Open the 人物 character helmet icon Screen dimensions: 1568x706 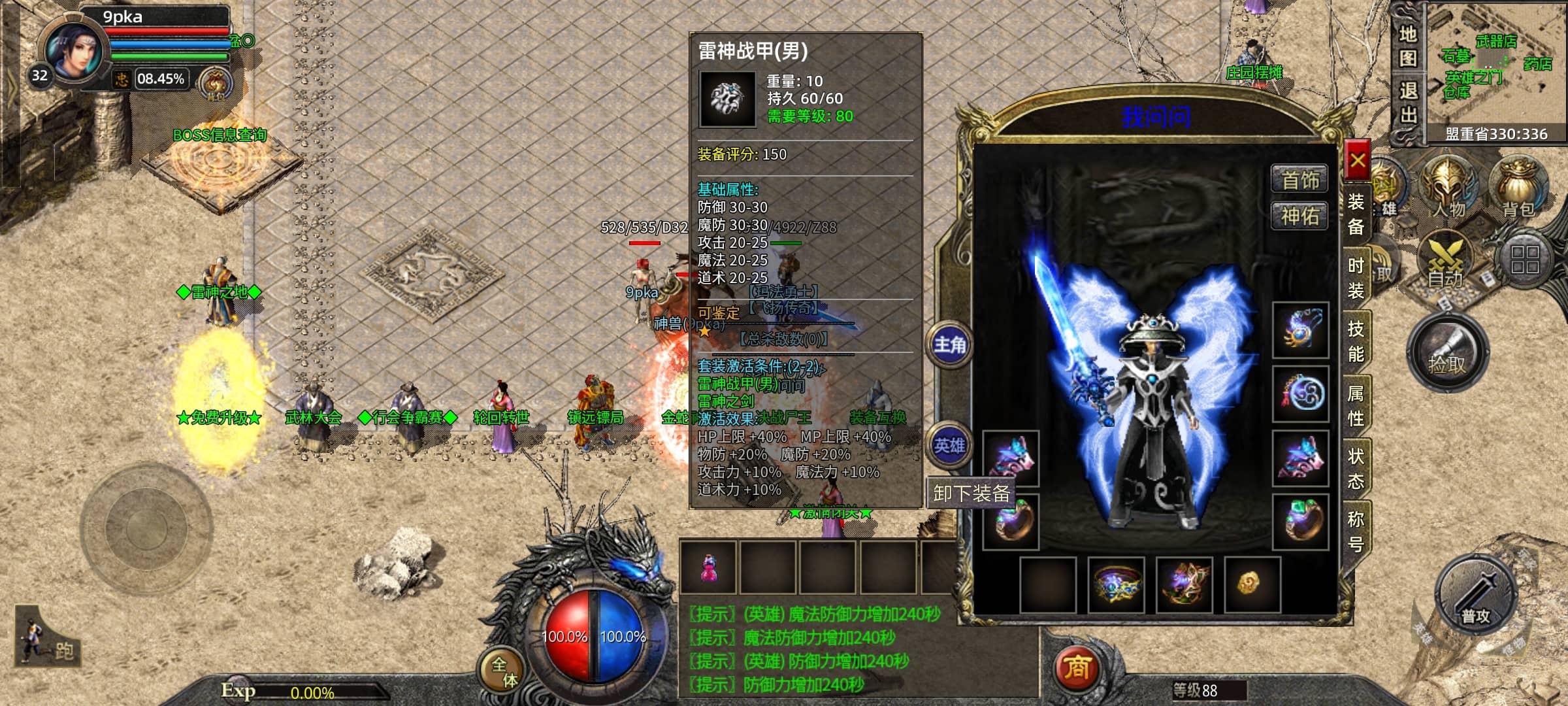(x=1449, y=186)
